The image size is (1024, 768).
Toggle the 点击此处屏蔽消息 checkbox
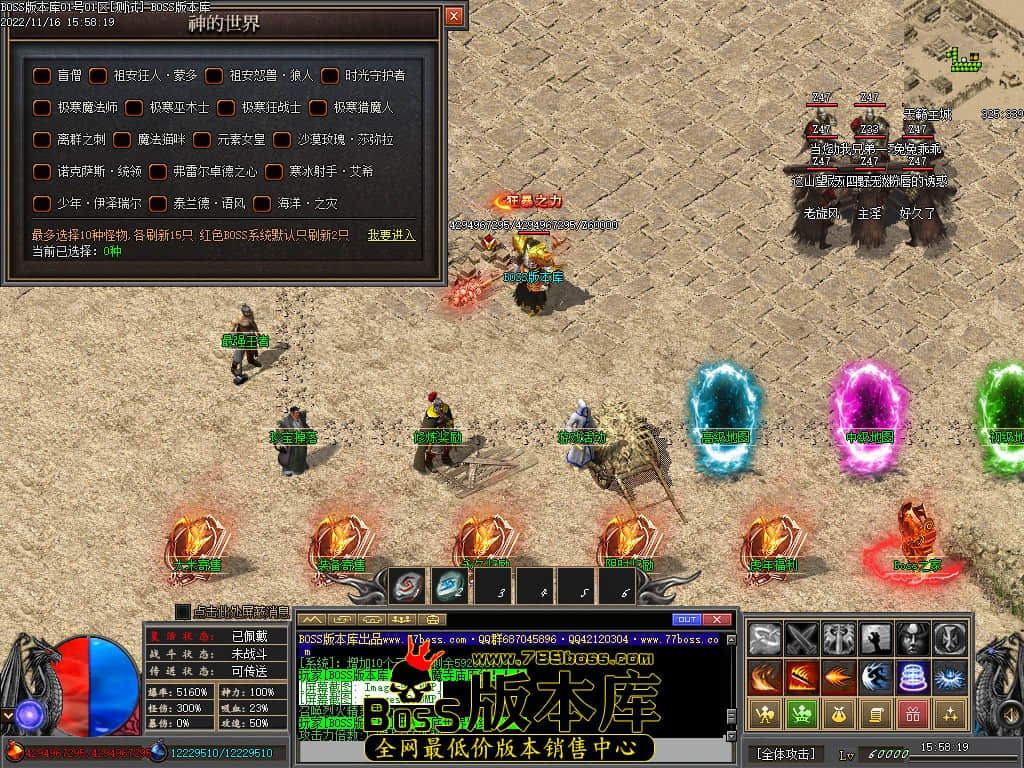click(183, 611)
